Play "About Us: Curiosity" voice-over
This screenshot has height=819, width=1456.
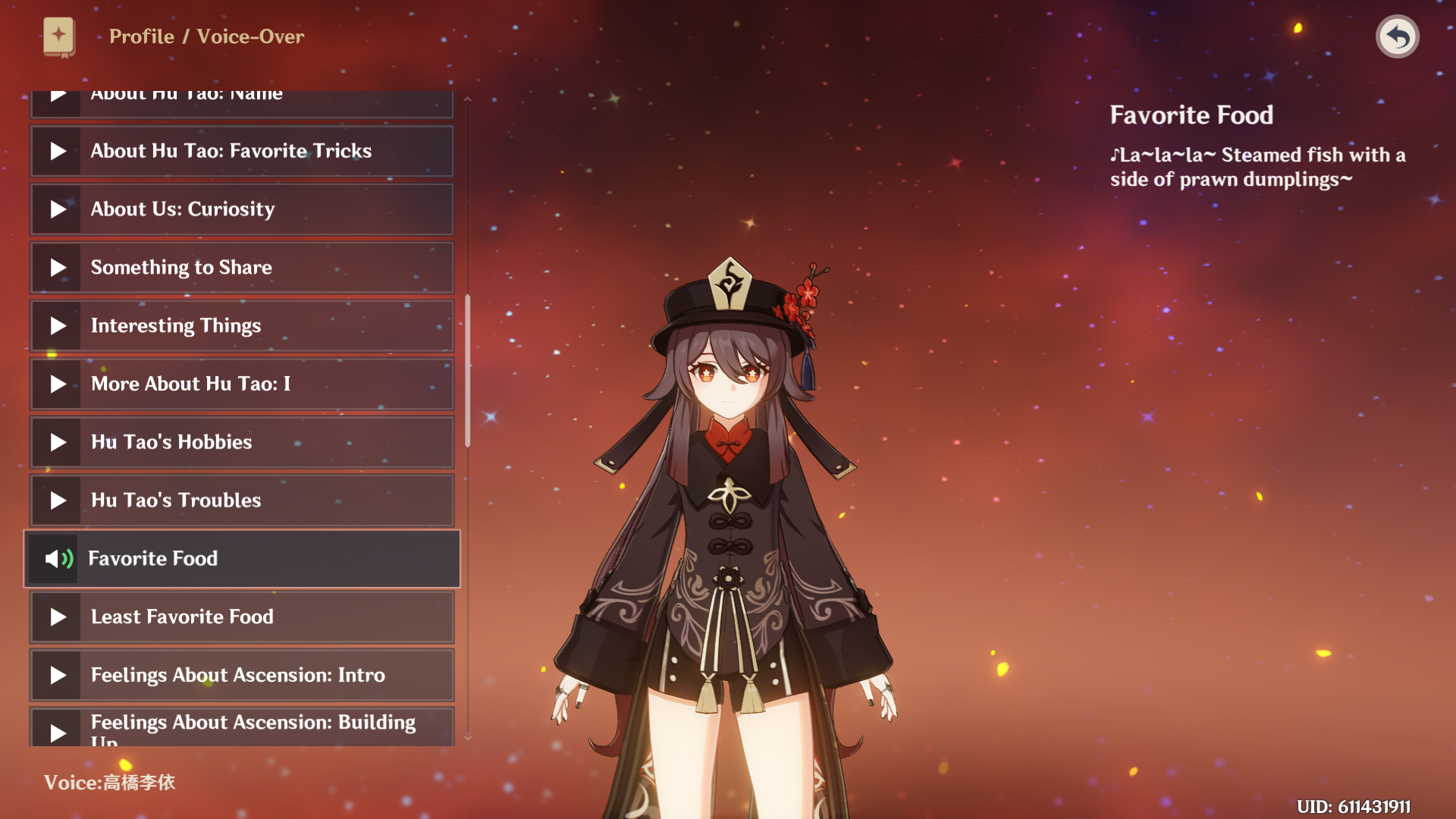click(241, 209)
